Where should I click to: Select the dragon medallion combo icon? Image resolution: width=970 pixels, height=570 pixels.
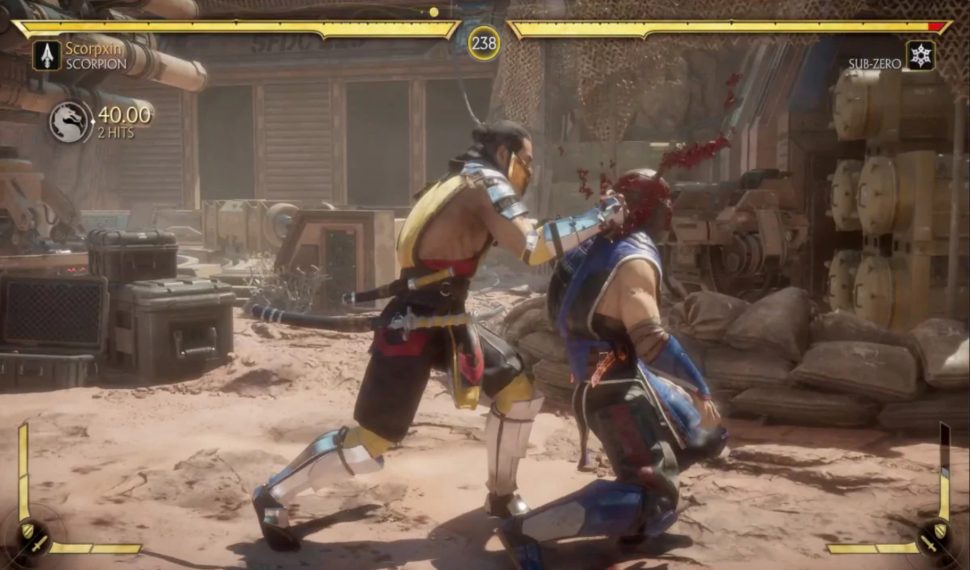point(70,122)
